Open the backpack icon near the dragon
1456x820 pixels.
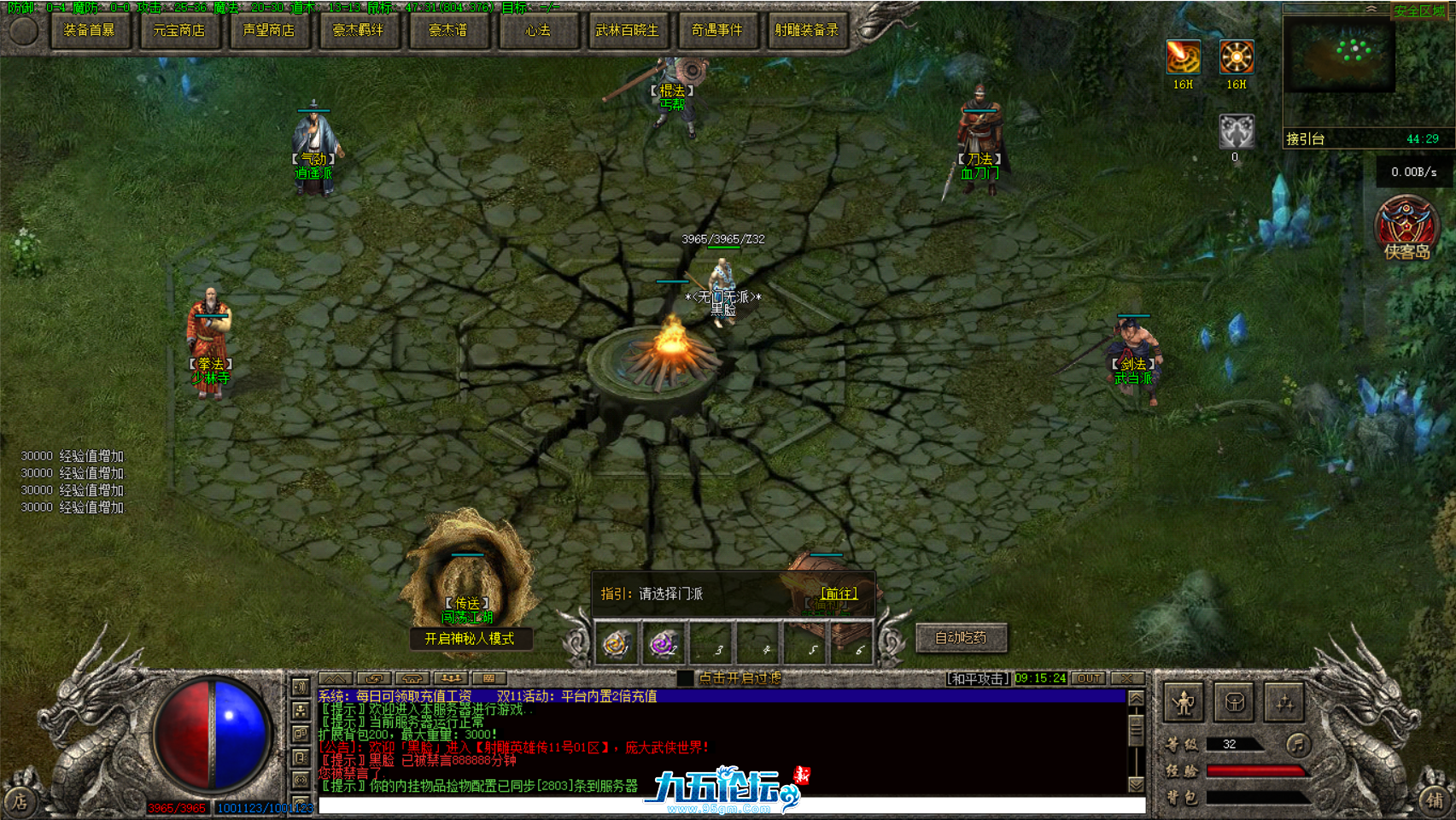(x=1234, y=702)
